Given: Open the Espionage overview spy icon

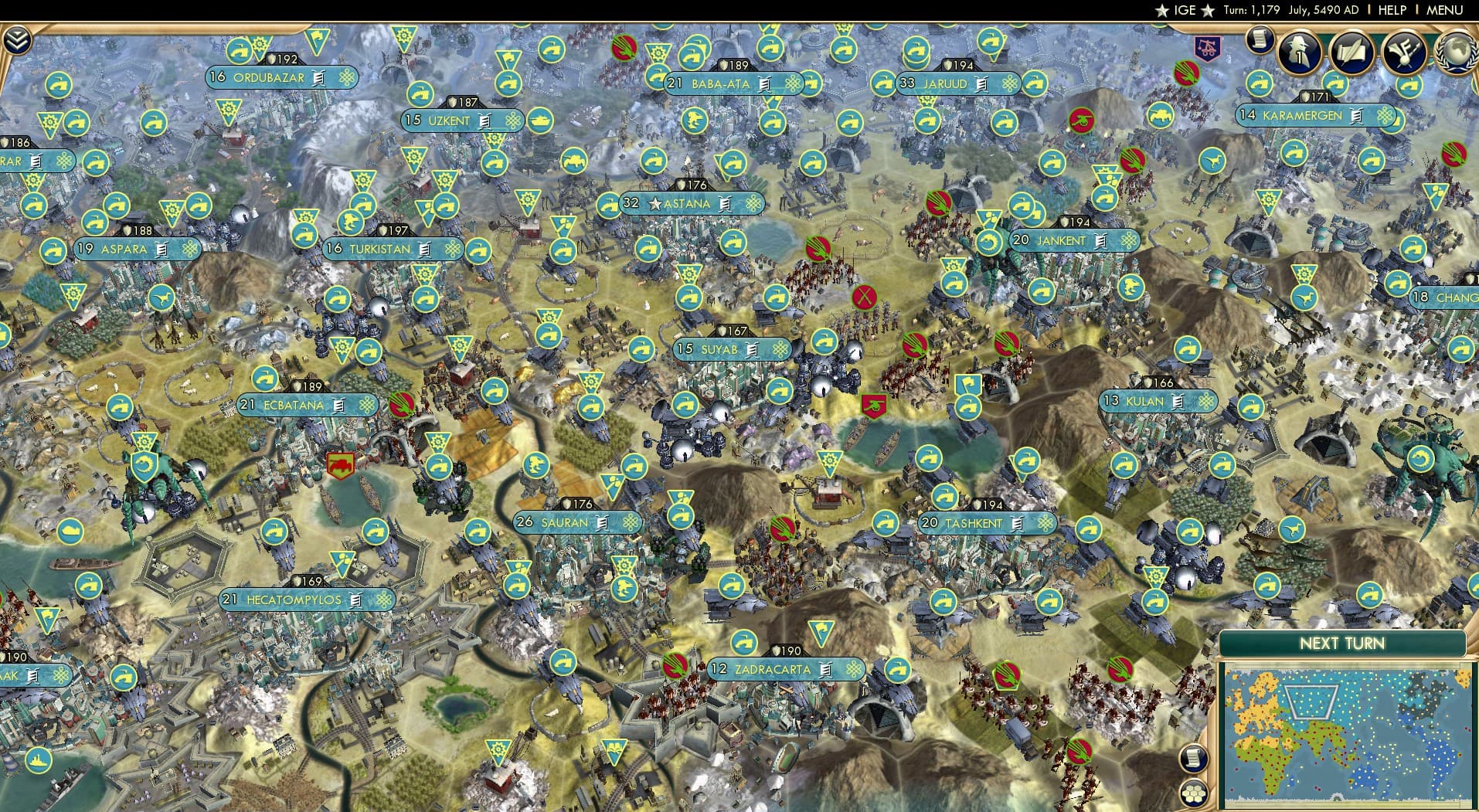Looking at the screenshot, I should tap(1297, 52).
